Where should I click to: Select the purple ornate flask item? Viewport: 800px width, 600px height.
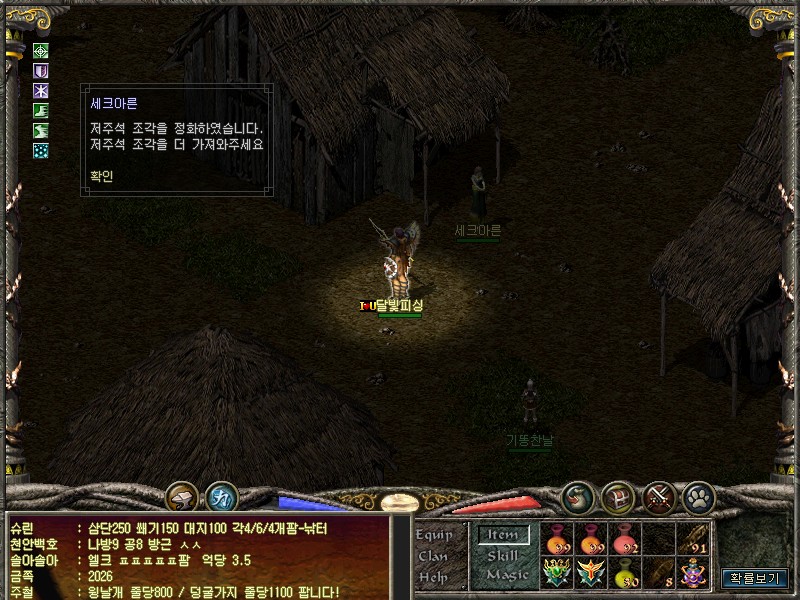pyautogui.click(x=693, y=573)
